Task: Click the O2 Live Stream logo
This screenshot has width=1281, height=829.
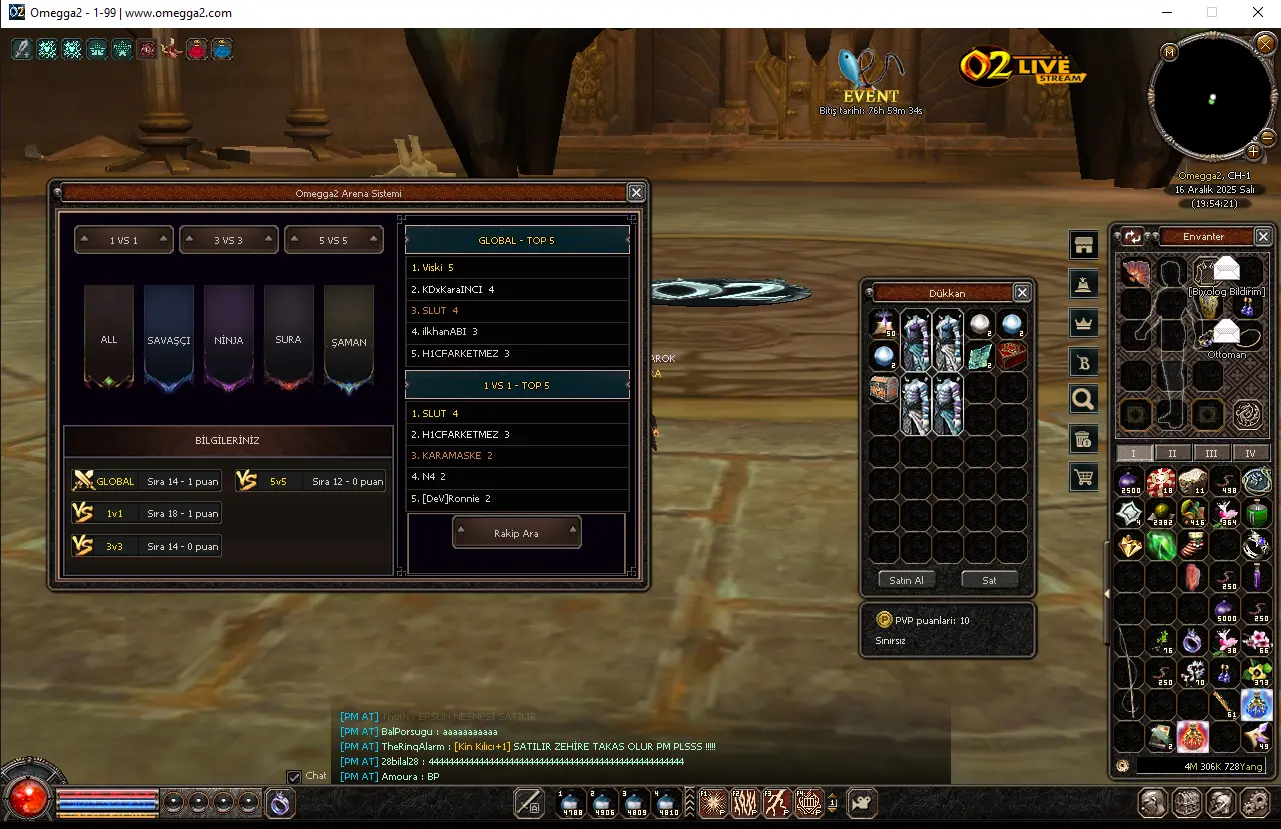Action: 1022,66
